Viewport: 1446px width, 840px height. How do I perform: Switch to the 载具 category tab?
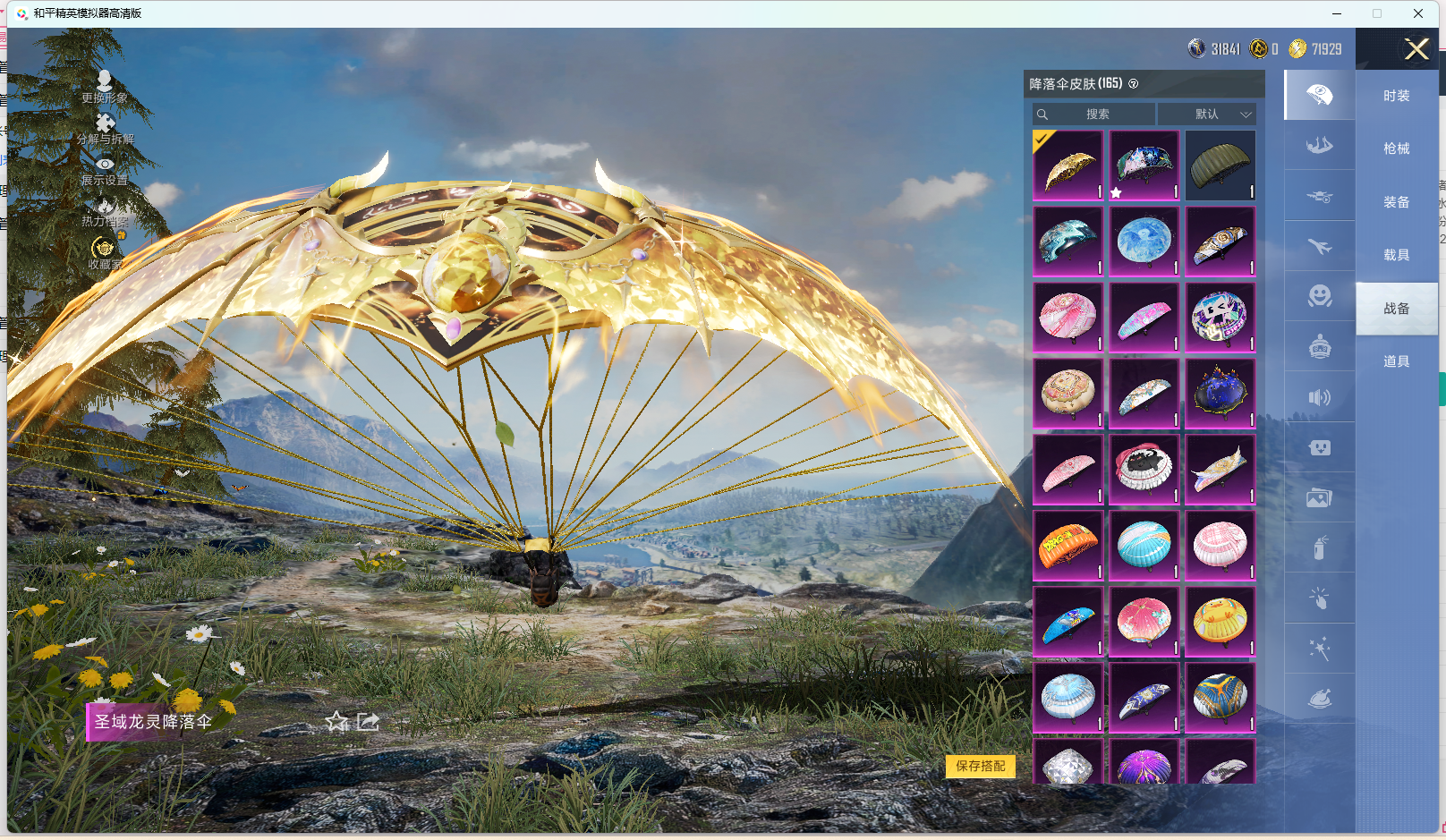[1396, 255]
